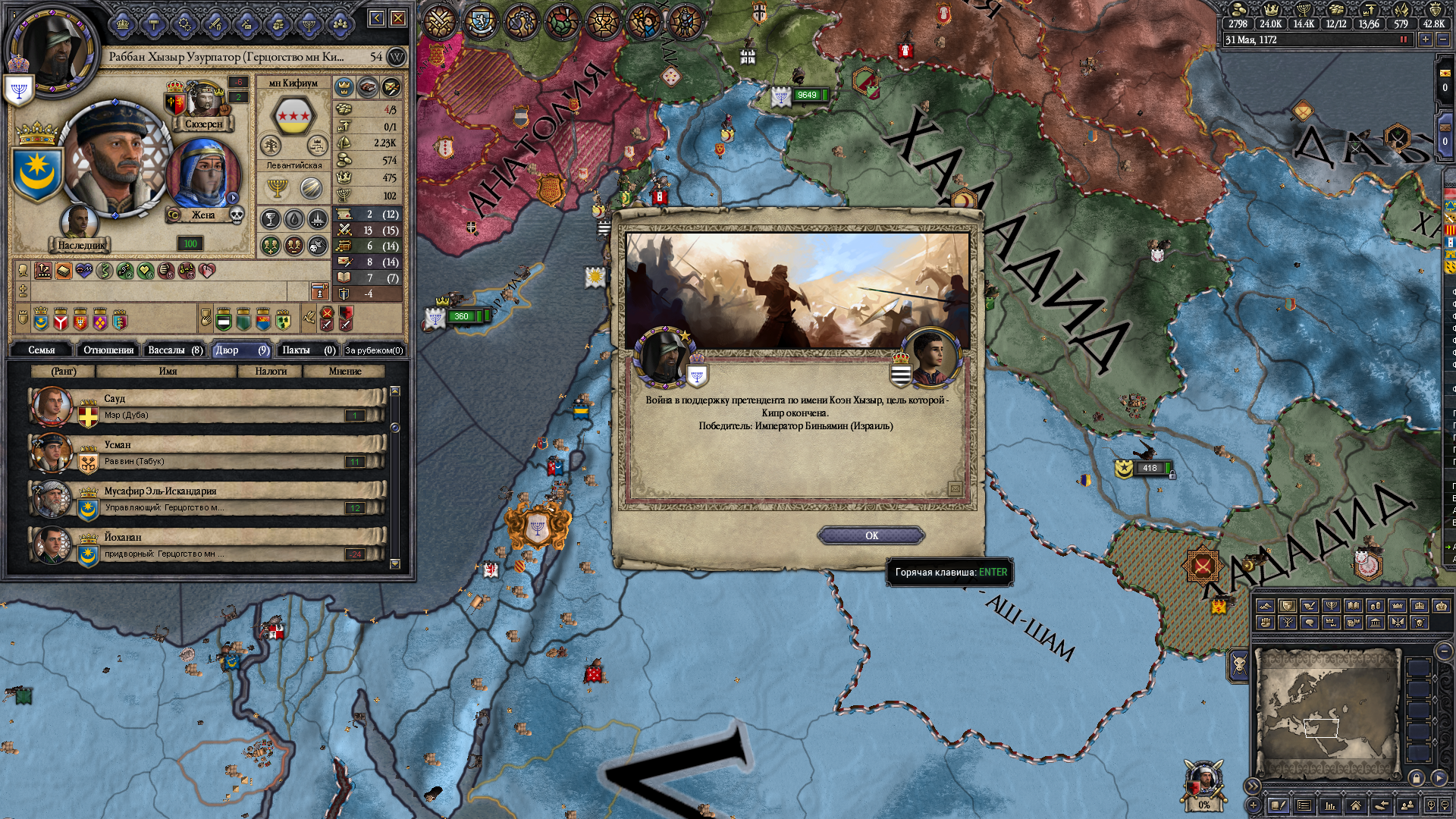1456x819 pixels.
Task: Click the world minimap
Action: (1326, 713)
